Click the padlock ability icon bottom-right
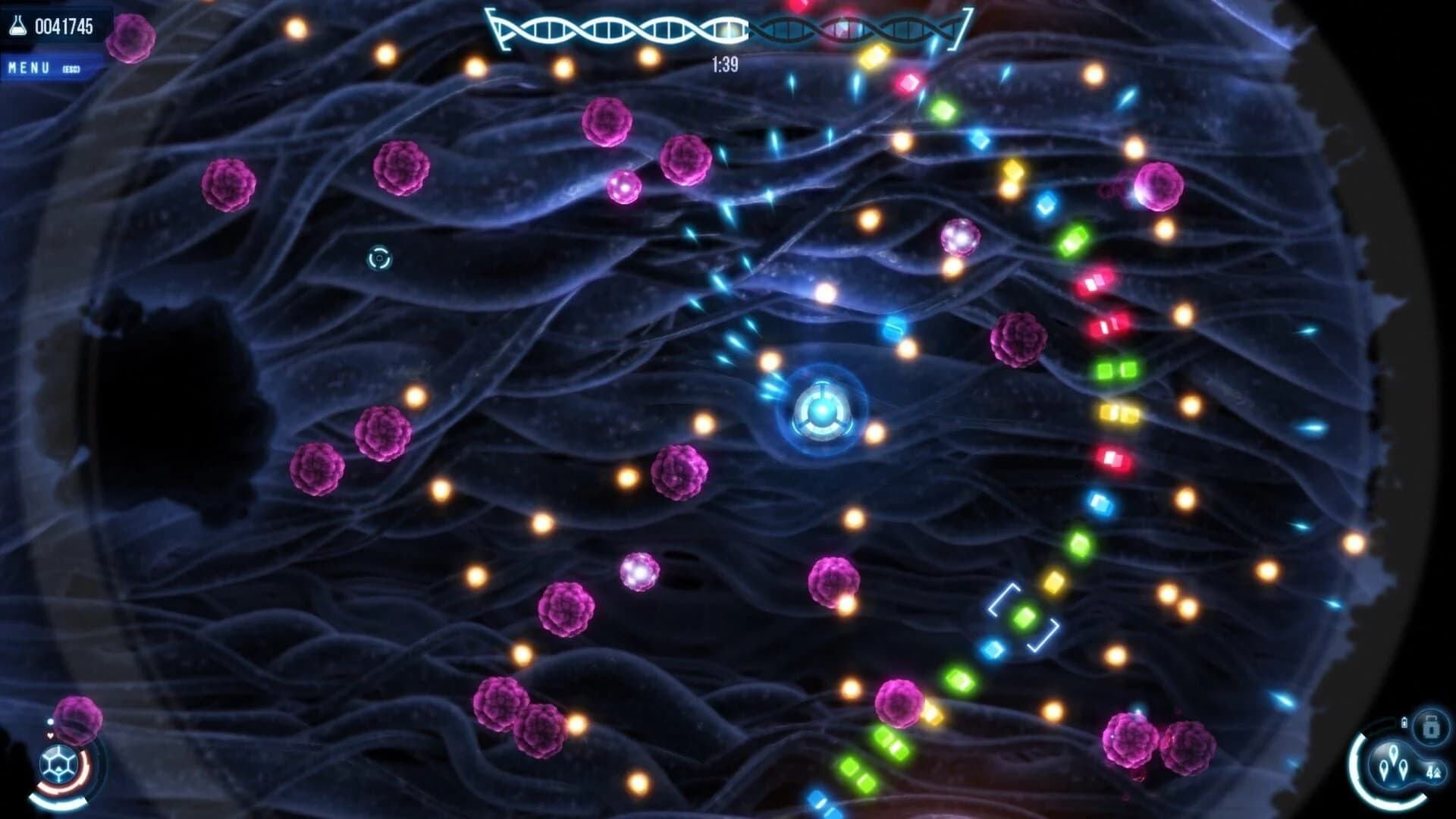The height and width of the screenshot is (819, 1456). coord(1429,726)
